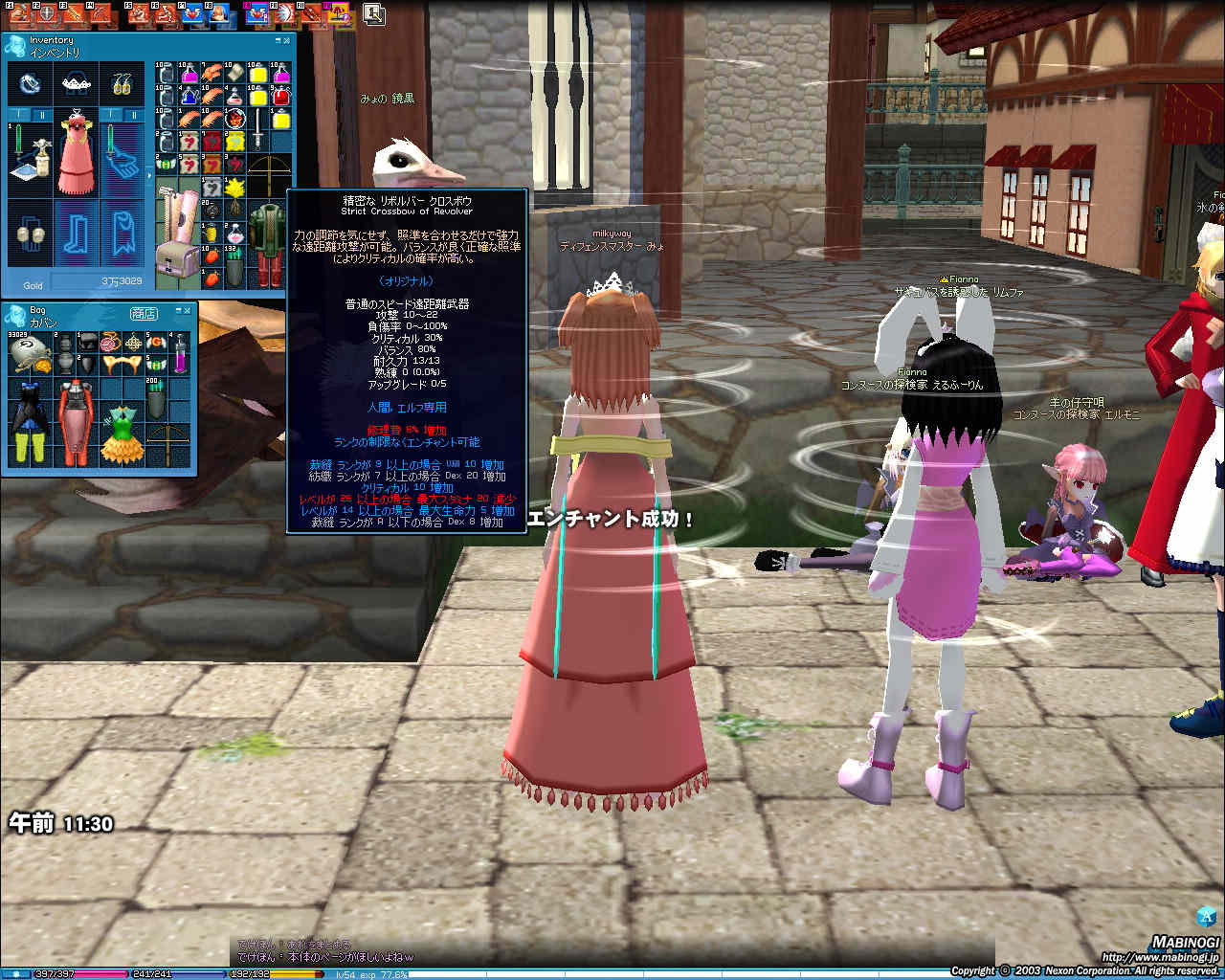The image size is (1225, 980).
Task: Close the Inventory window
Action: [x=286, y=41]
